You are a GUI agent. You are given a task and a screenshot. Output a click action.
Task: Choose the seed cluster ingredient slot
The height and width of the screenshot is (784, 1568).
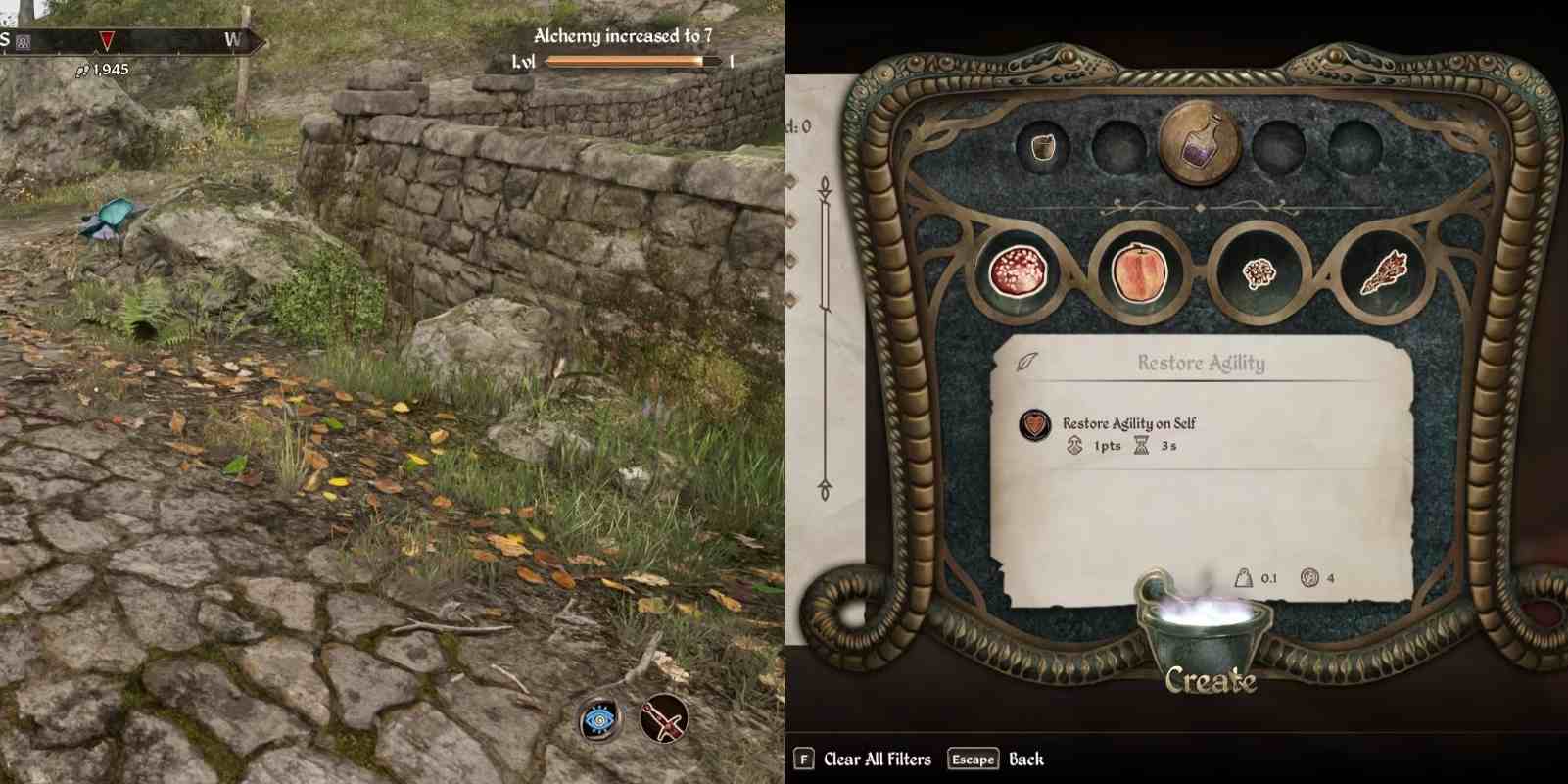point(1258,271)
